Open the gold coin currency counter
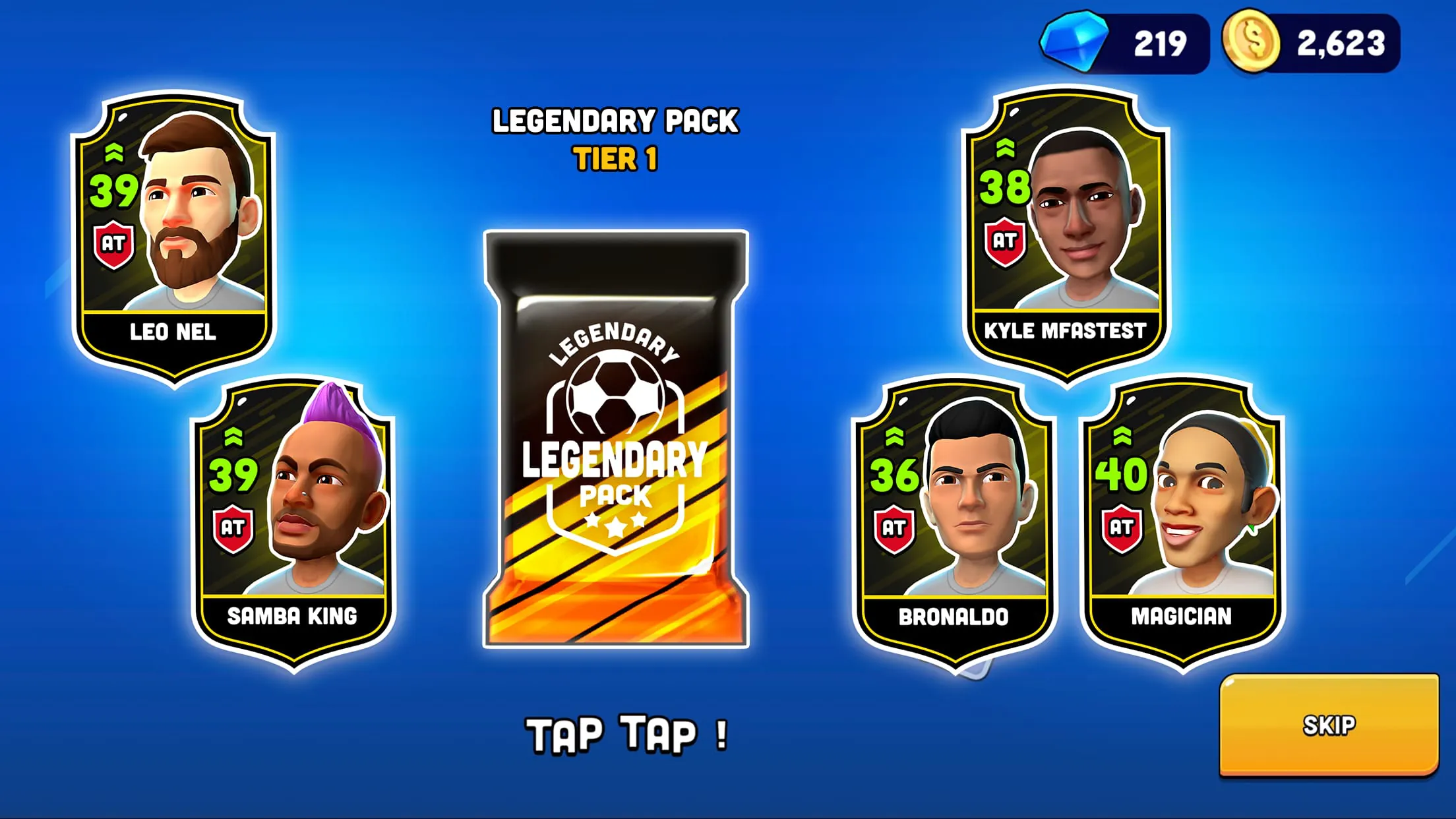The width and height of the screenshot is (1456, 819). tap(1311, 44)
